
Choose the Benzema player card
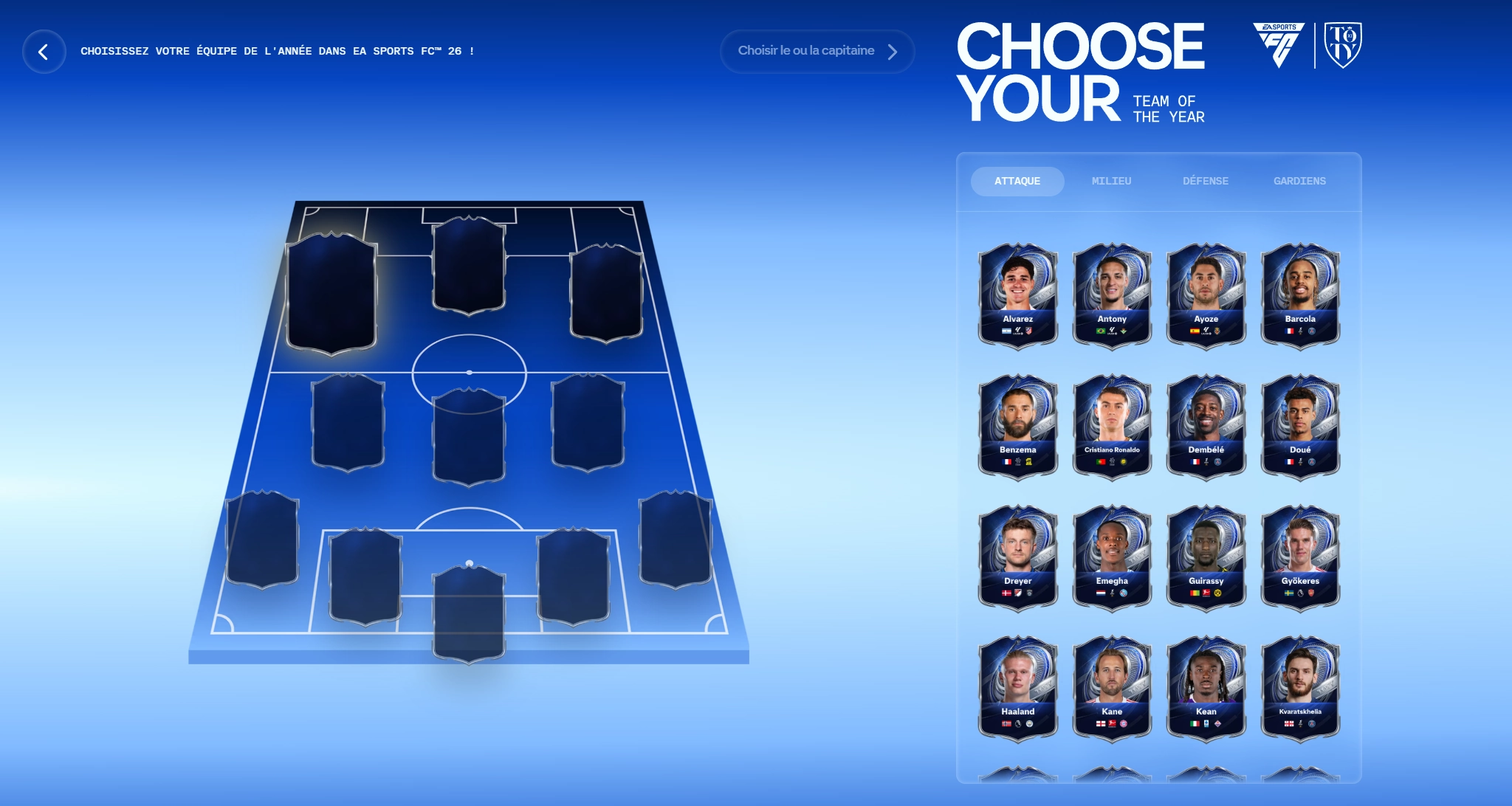(x=1017, y=425)
